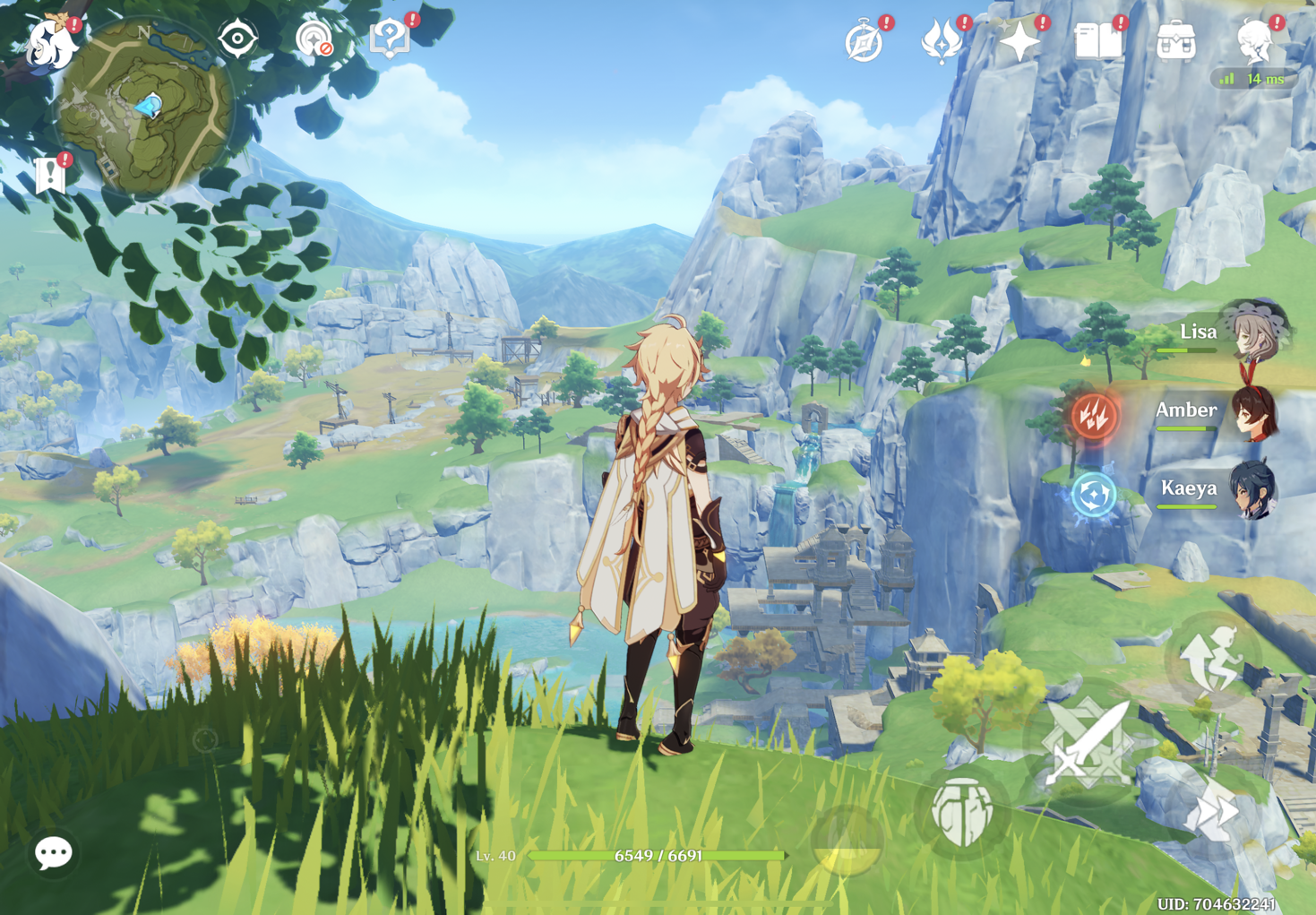This screenshot has height=915, width=1316.
Task: Open the quest bookmark icon below the minimap
Action: pos(51,175)
